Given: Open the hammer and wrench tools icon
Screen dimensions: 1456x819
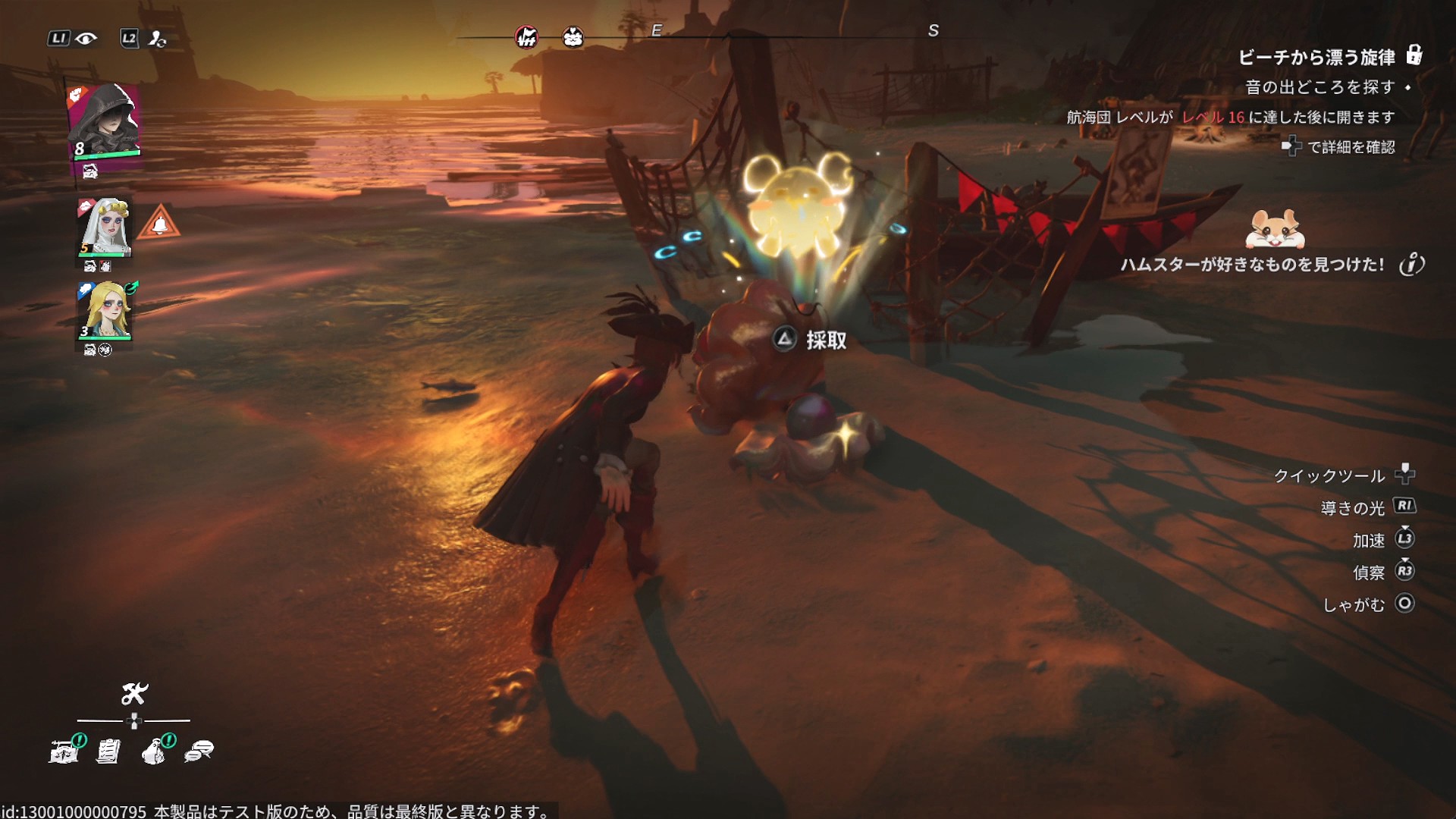Looking at the screenshot, I should [134, 693].
